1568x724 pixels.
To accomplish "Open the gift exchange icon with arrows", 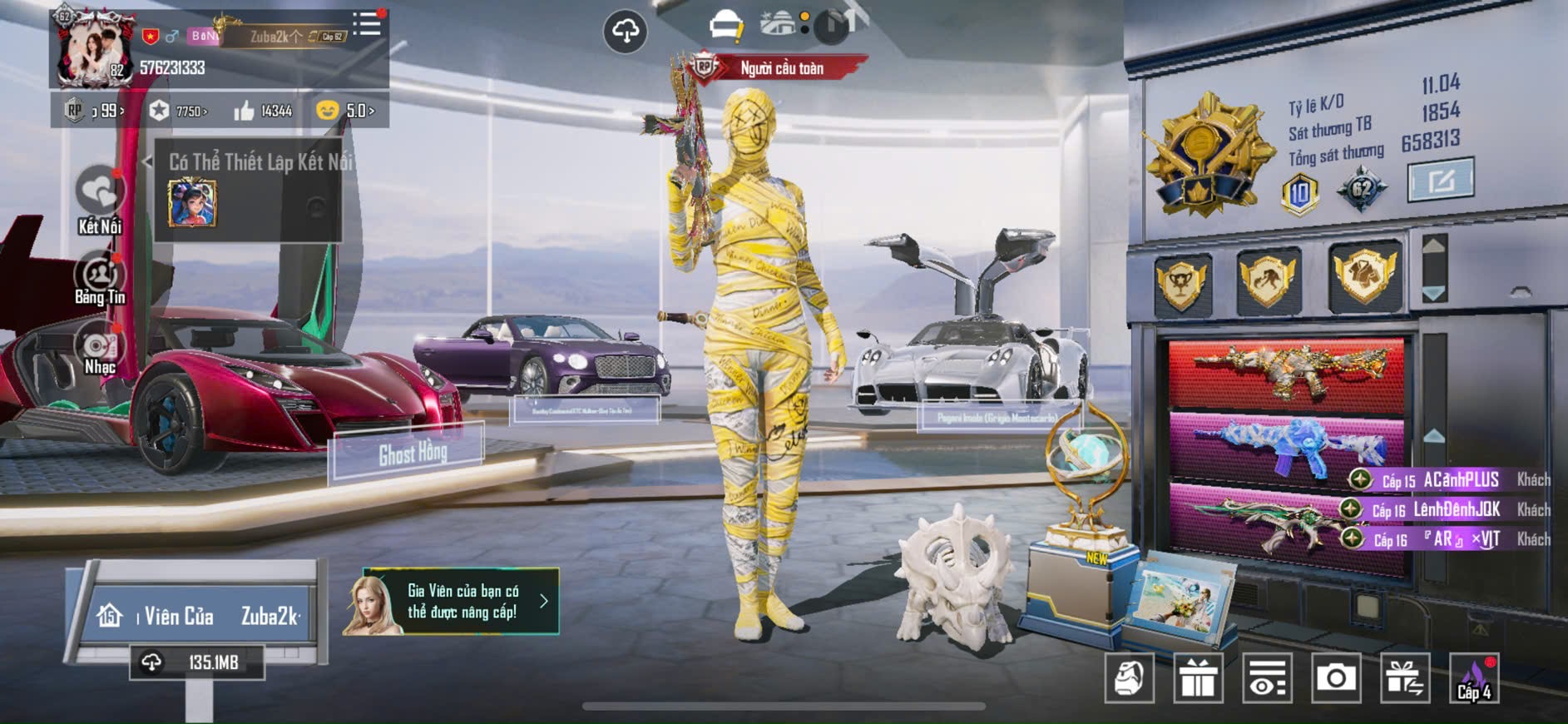I will tap(1404, 678).
